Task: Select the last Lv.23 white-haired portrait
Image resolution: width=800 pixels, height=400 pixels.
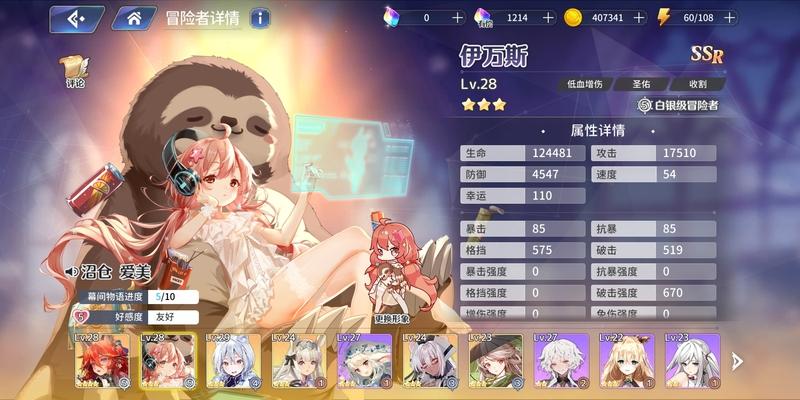Action: (x=692, y=360)
